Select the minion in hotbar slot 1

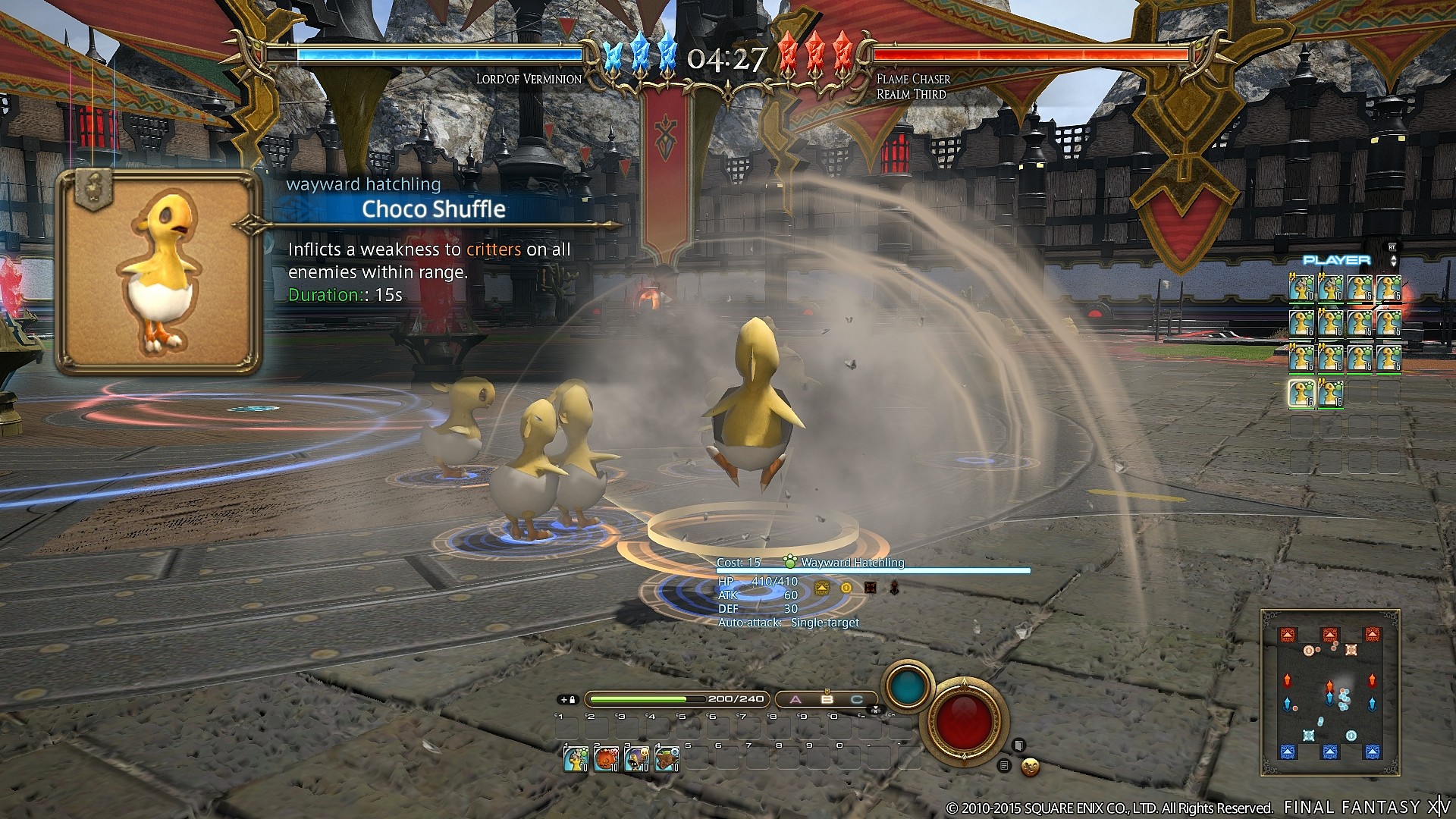[x=575, y=760]
